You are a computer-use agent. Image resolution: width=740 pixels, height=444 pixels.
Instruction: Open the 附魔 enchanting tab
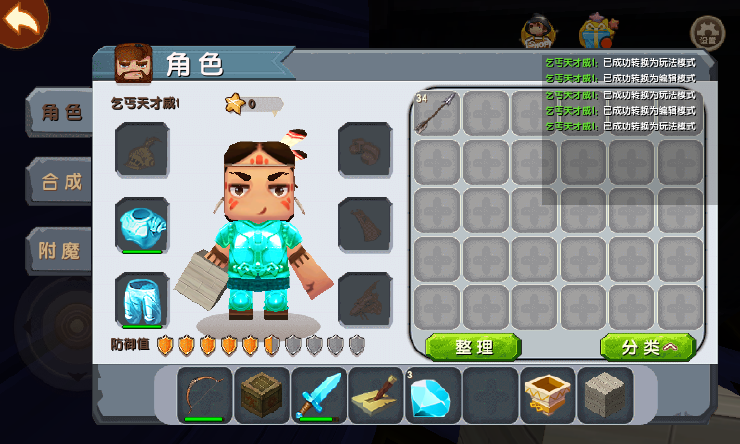coord(60,250)
